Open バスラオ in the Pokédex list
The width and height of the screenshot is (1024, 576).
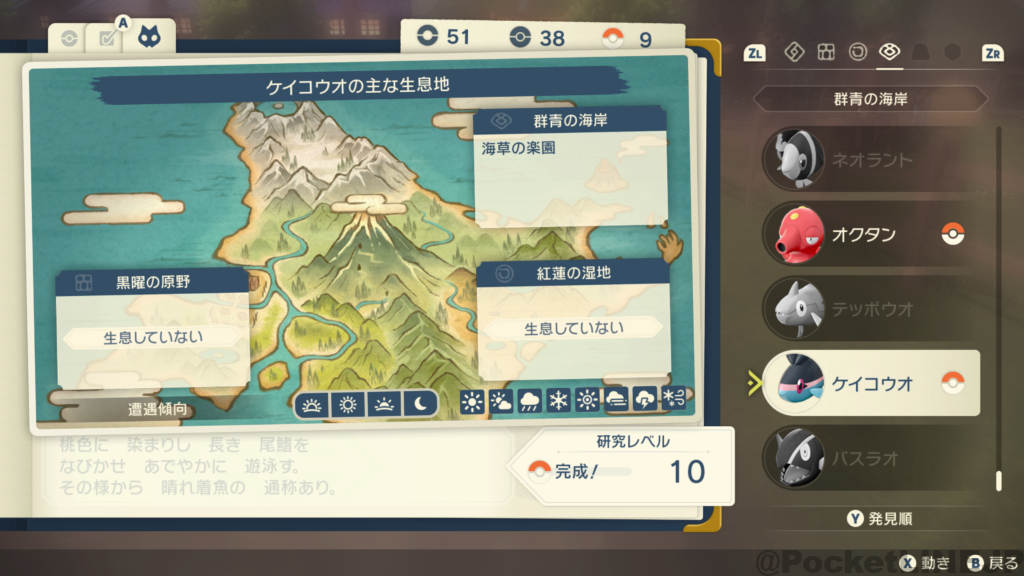[x=870, y=458]
